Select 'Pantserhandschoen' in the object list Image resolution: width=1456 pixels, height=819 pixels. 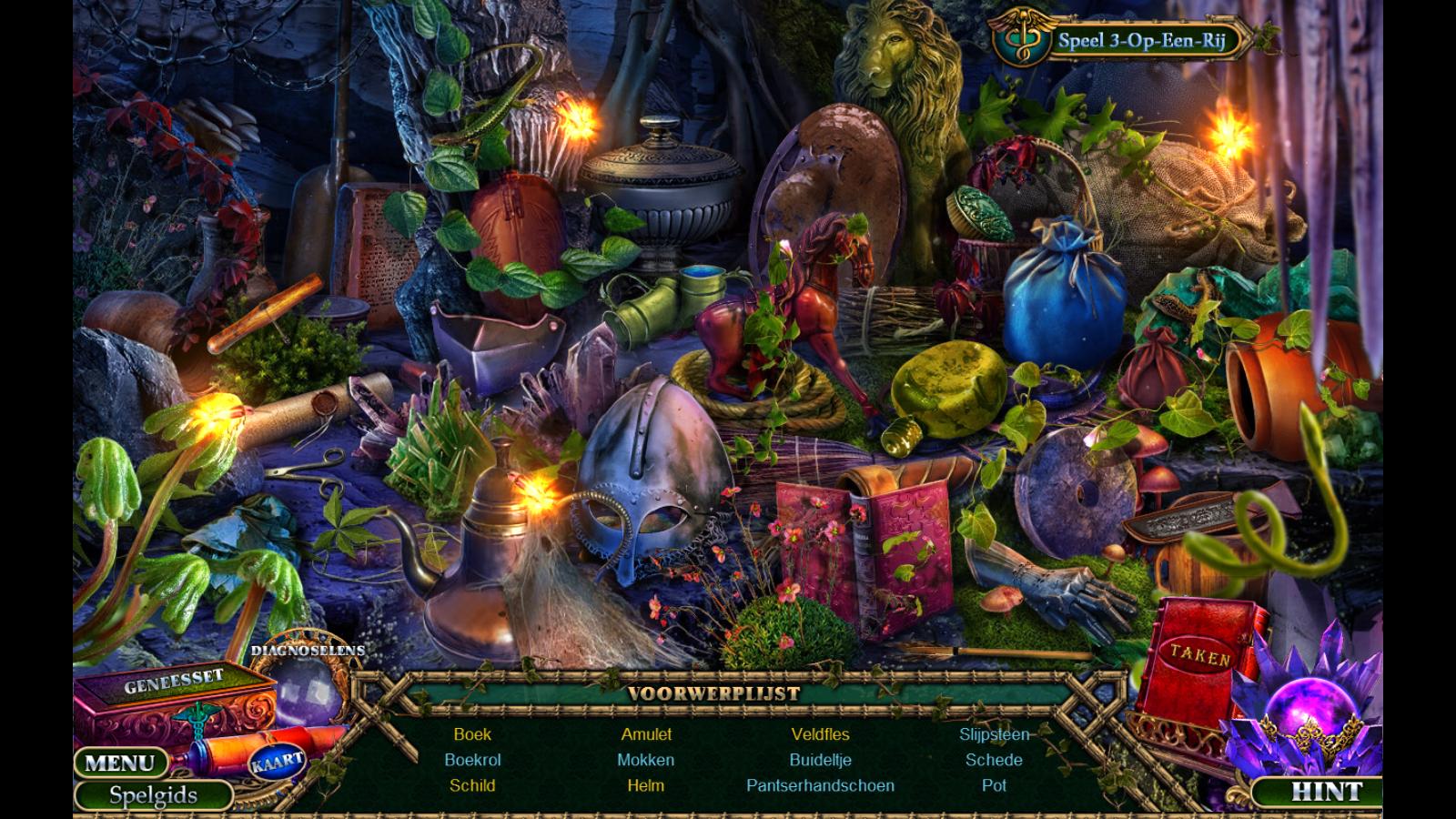(820, 785)
